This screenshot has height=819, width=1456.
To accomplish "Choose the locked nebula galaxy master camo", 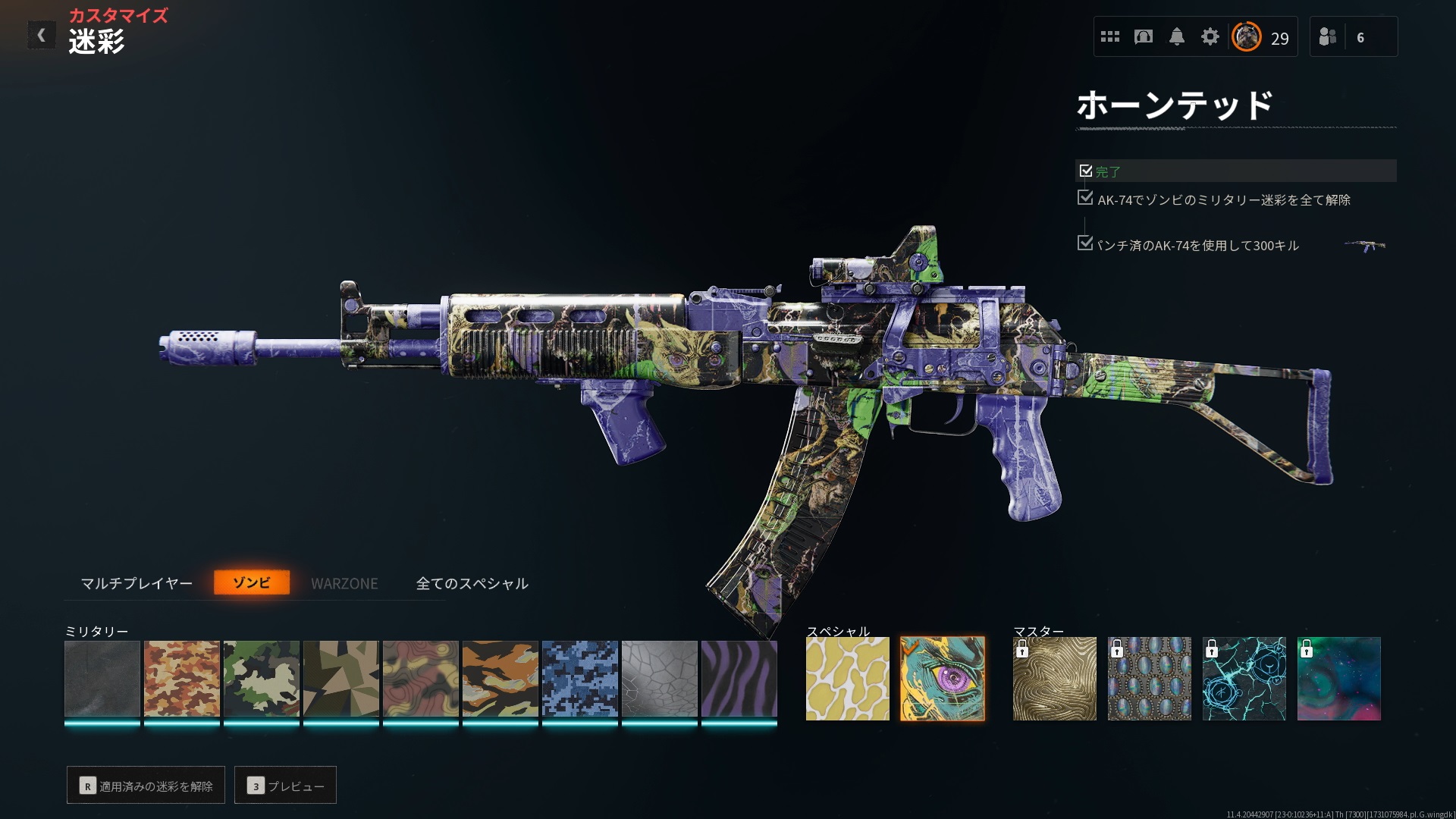I will pos(1339,679).
